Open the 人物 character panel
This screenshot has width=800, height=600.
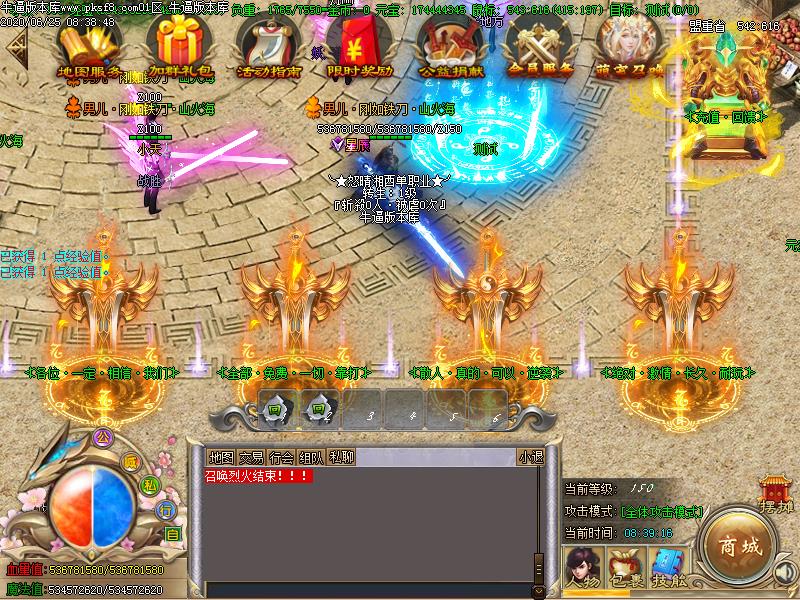point(581,567)
